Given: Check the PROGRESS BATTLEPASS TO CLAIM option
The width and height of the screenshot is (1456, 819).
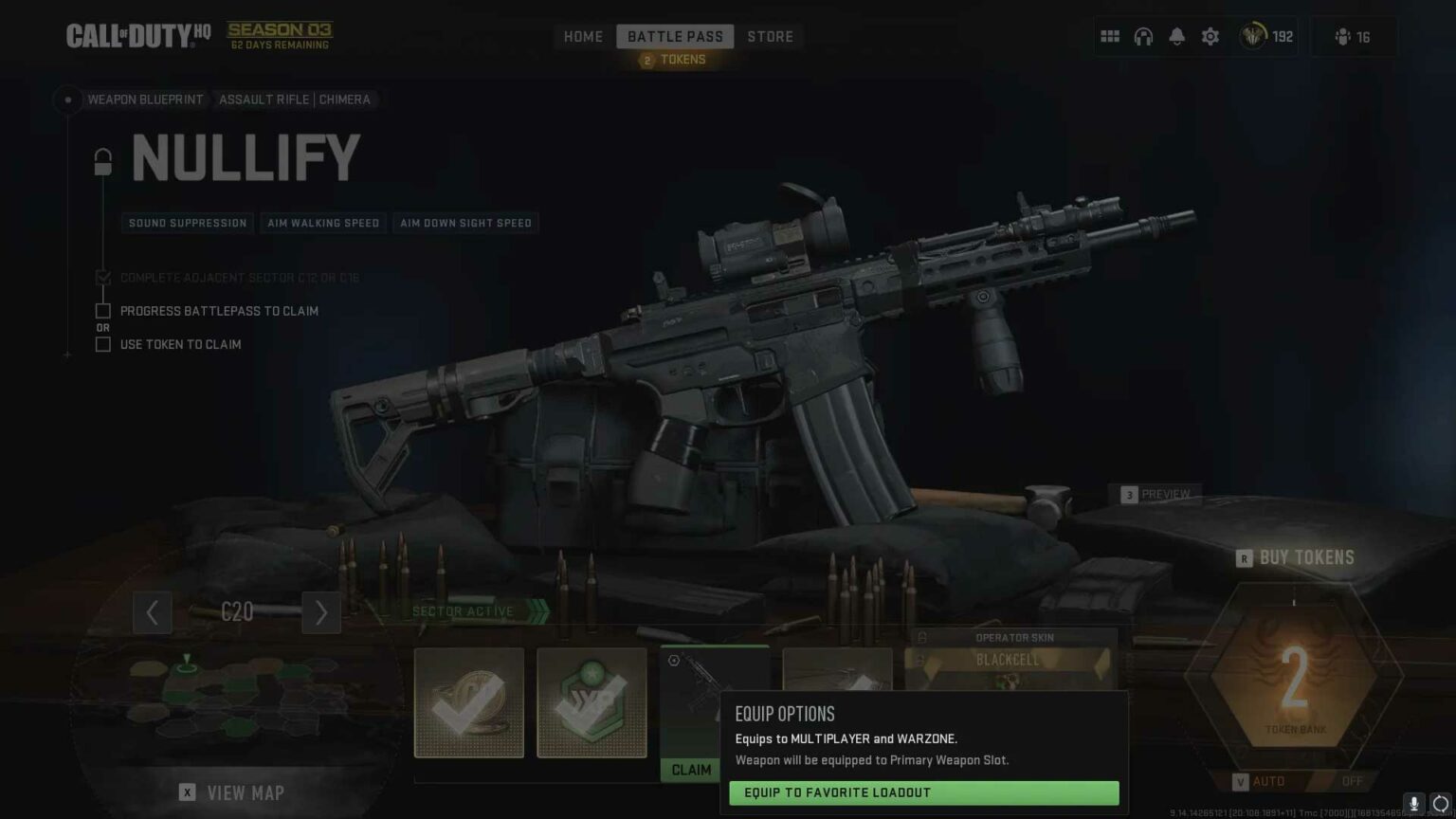Looking at the screenshot, I should click(102, 310).
